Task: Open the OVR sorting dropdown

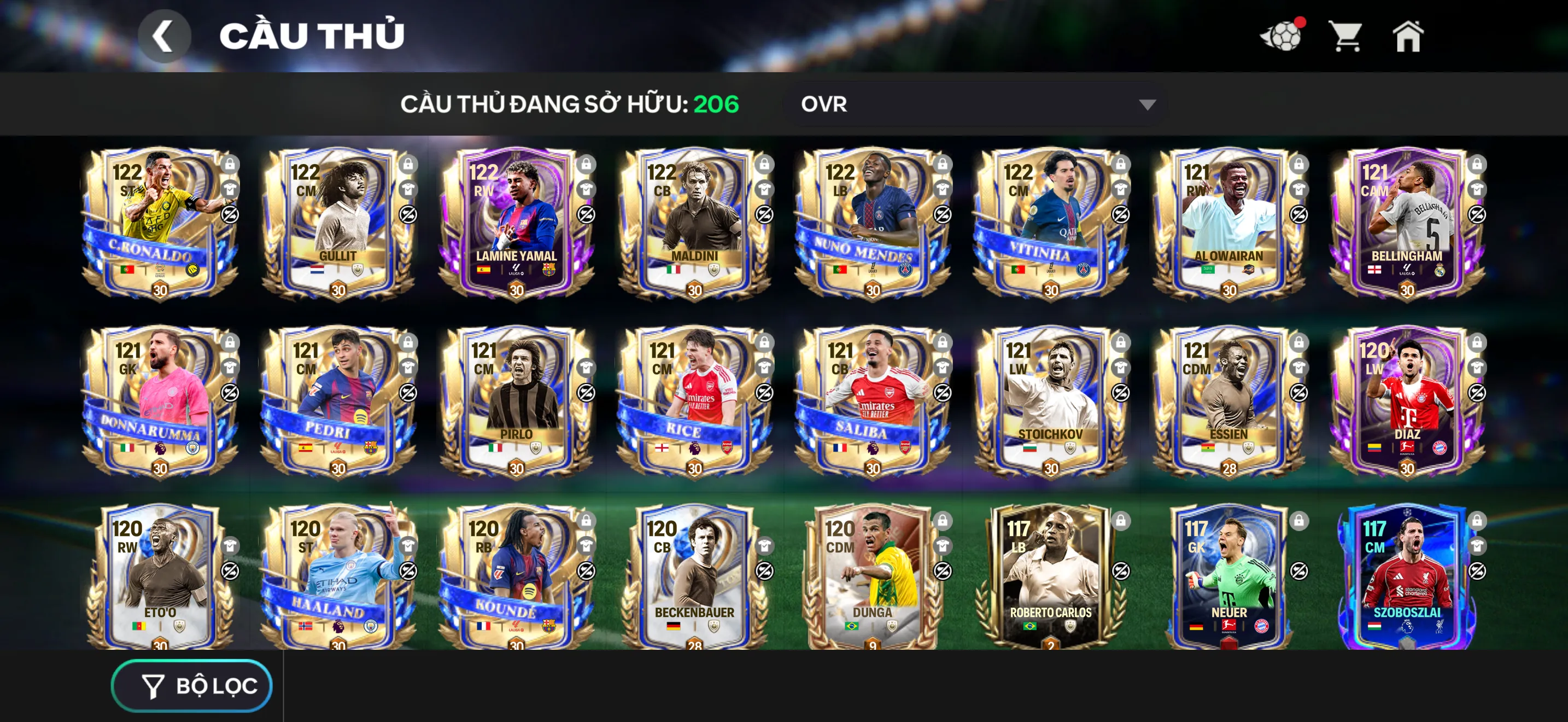Action: click(x=971, y=104)
